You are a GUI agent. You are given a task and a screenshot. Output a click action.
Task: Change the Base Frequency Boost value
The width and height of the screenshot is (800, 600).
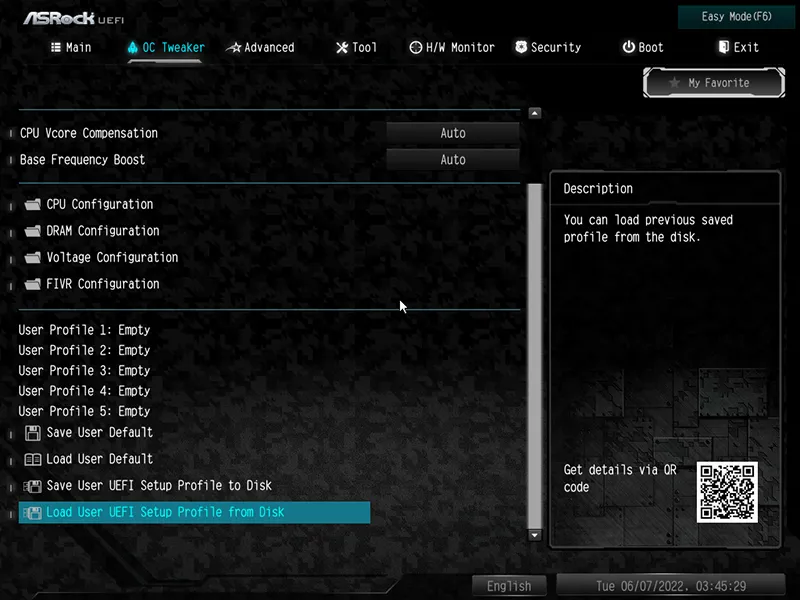click(453, 160)
